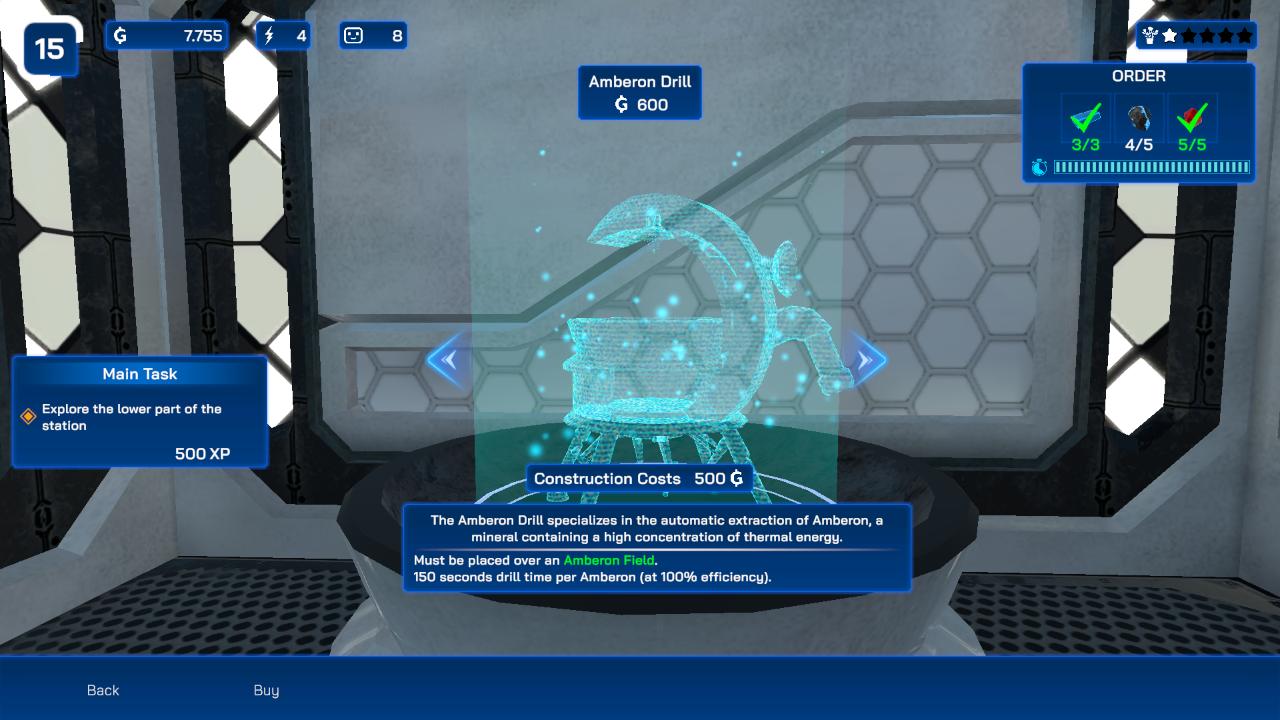This screenshot has height=720, width=1280.
Task: Select the energy lightning bolt icon
Action: [x=269, y=35]
